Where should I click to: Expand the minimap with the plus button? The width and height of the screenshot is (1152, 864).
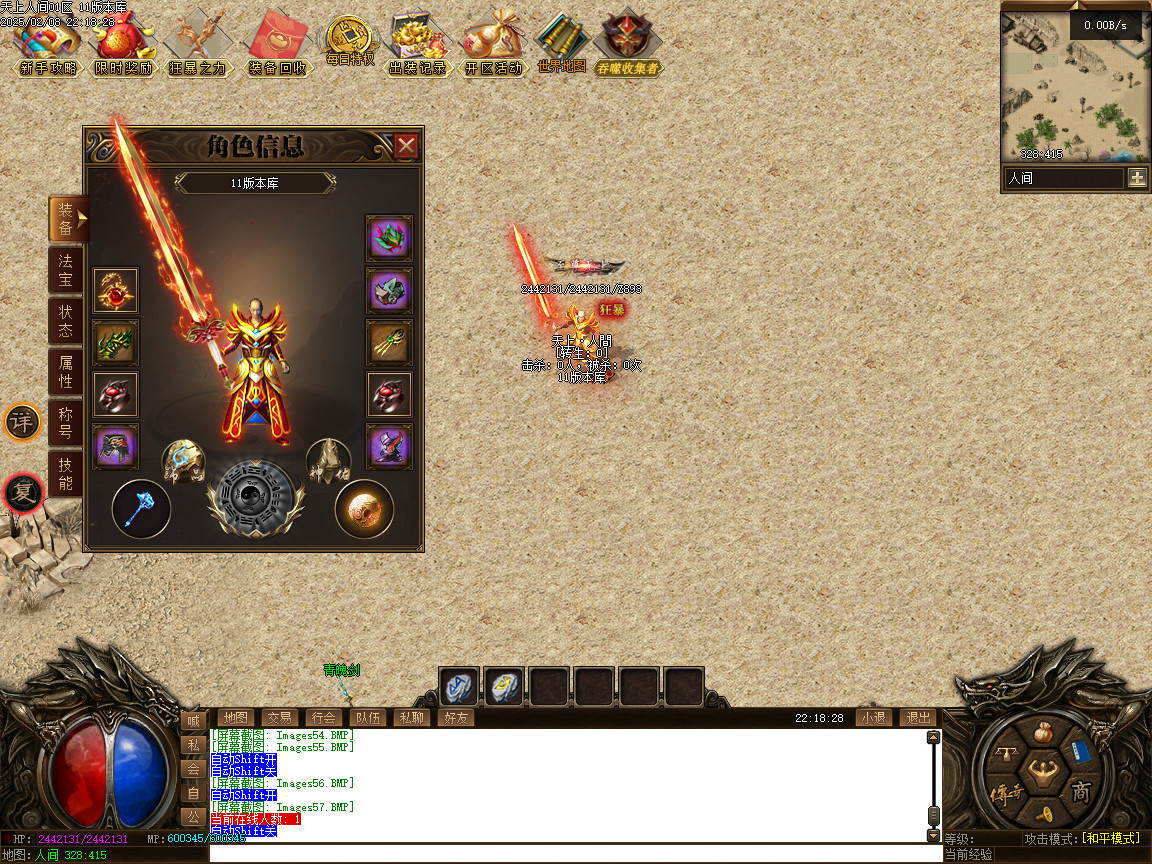tap(1137, 178)
